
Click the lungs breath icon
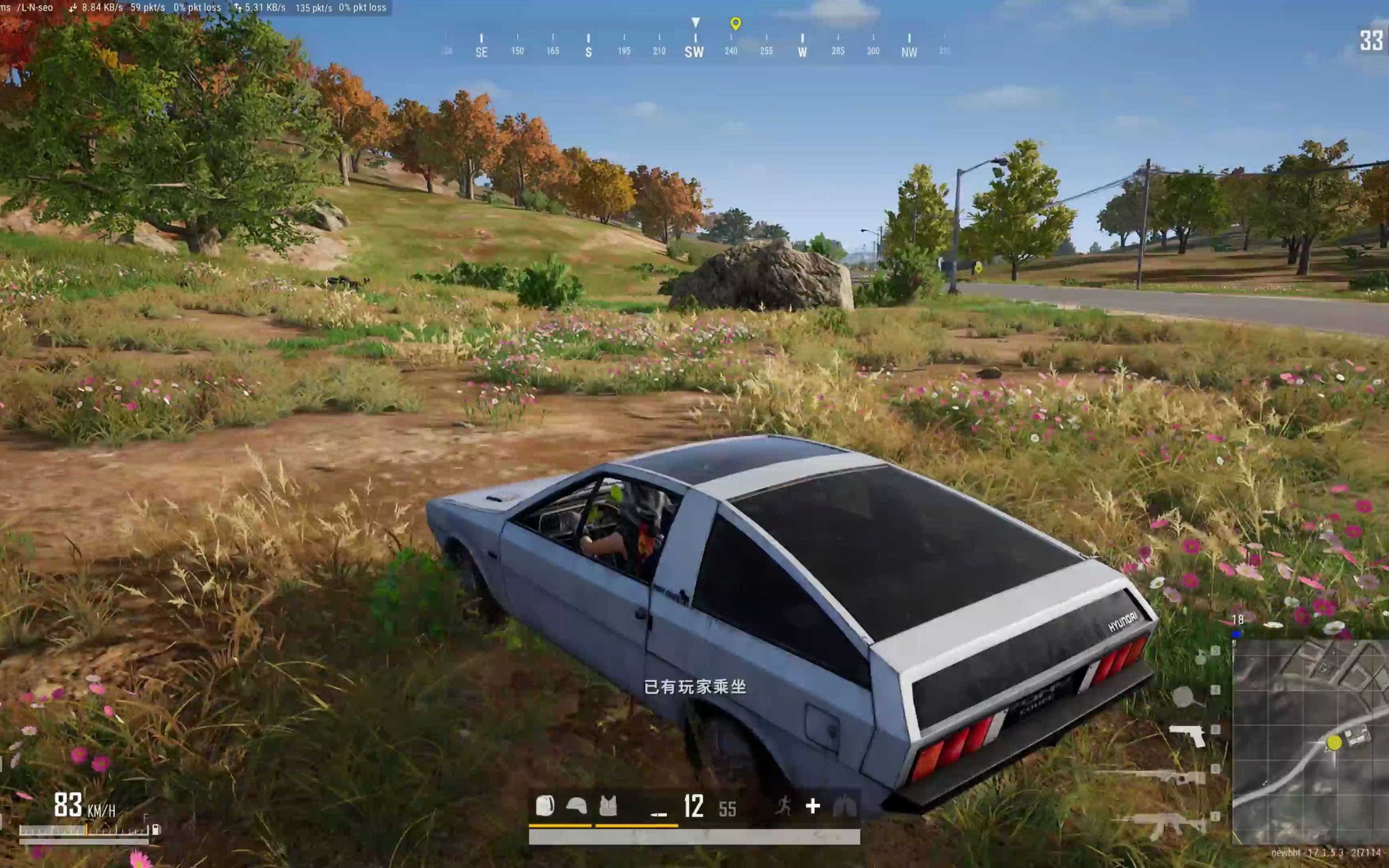(x=844, y=806)
